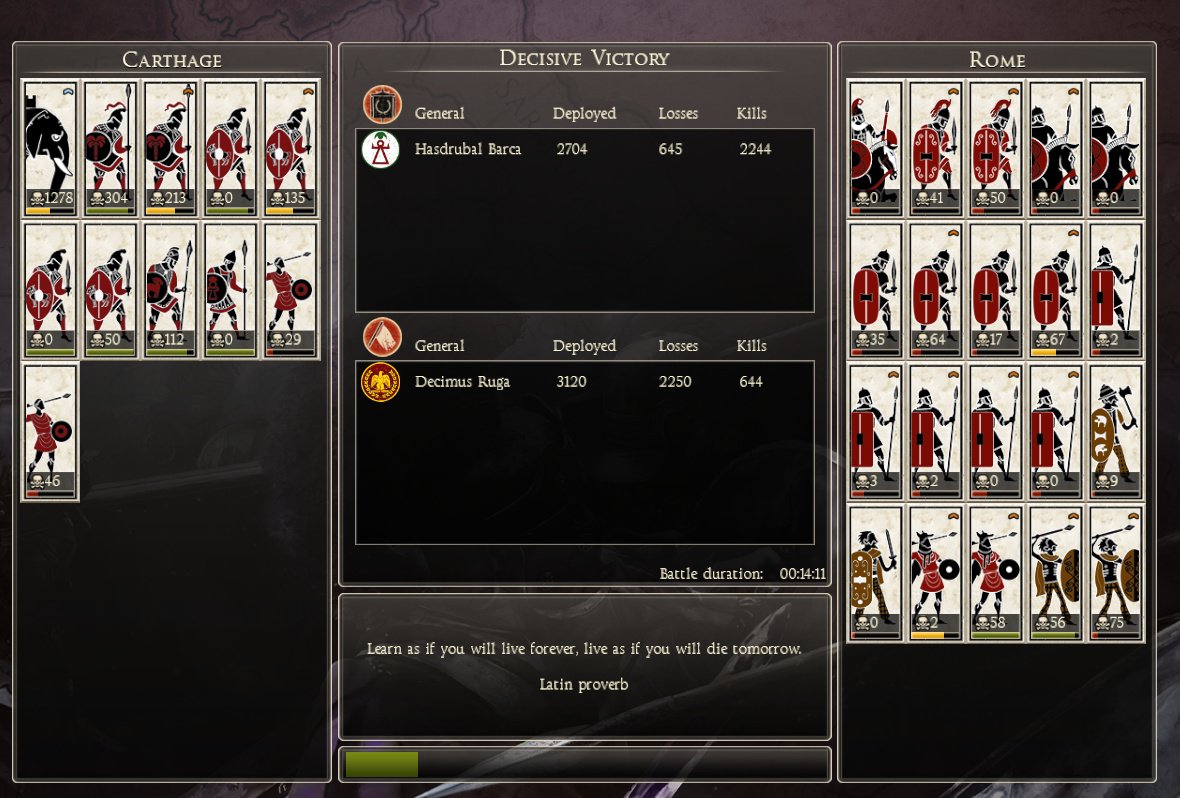Choose the Carthage unit card with 213 kills
The height and width of the screenshot is (798, 1180).
[170, 148]
